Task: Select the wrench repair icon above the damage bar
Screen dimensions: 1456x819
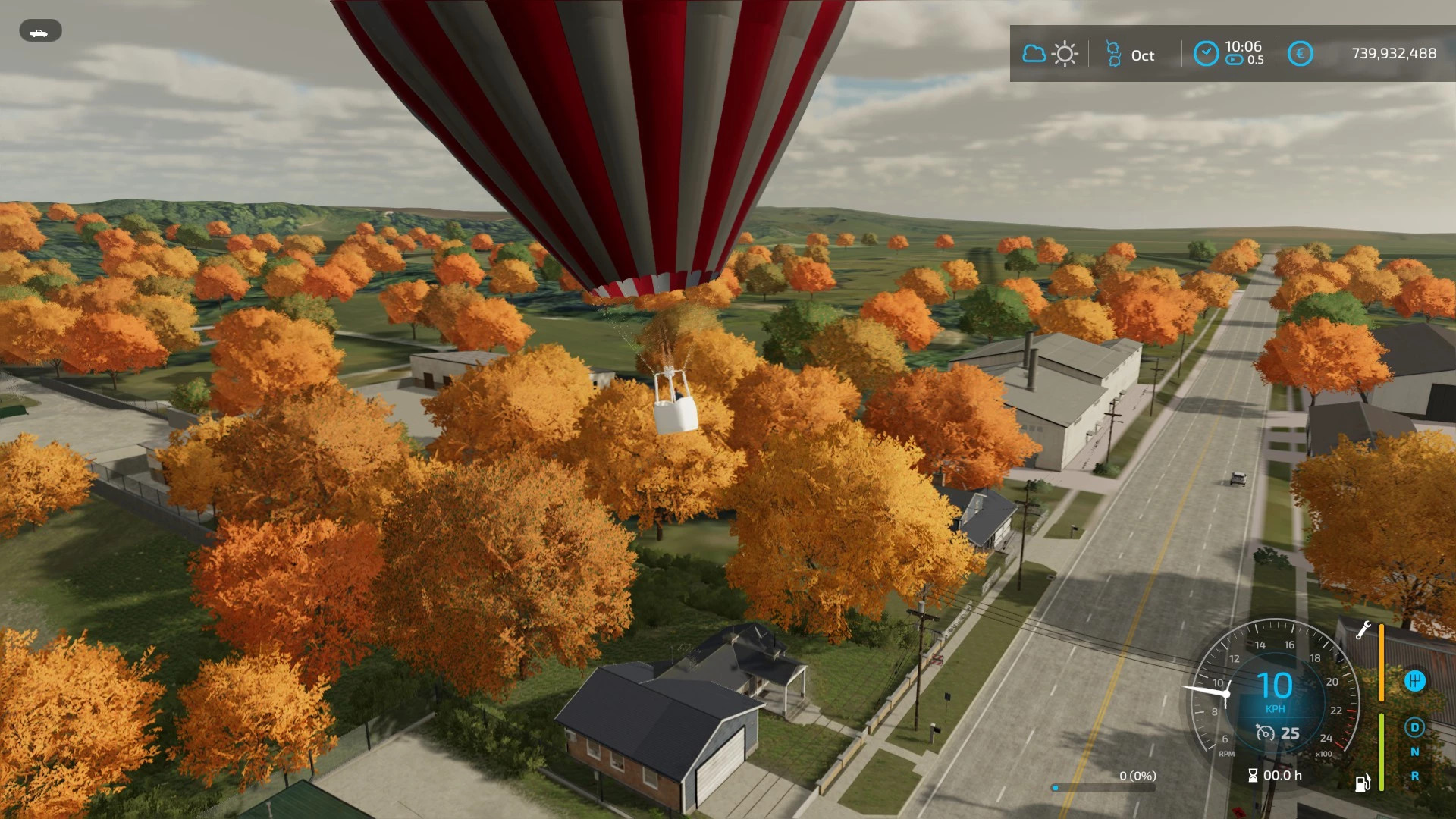Action: (x=1363, y=631)
